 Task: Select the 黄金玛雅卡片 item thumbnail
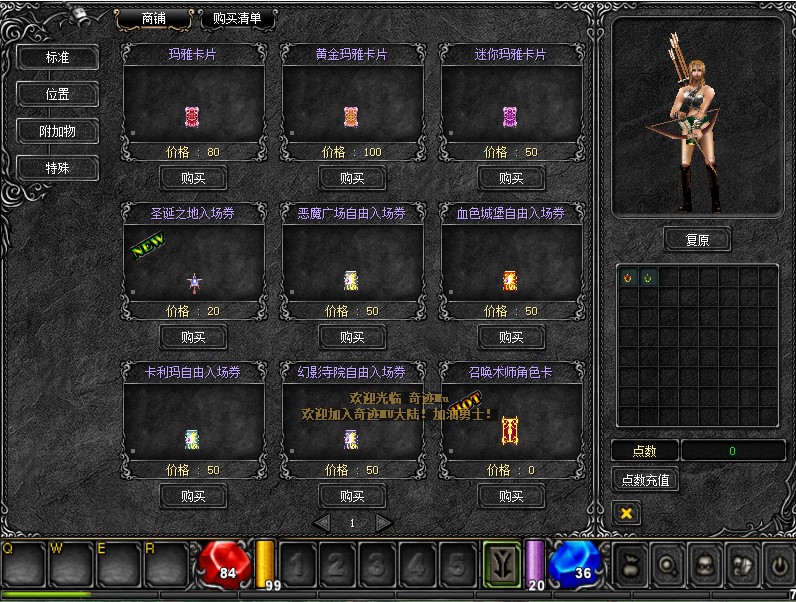[351, 116]
